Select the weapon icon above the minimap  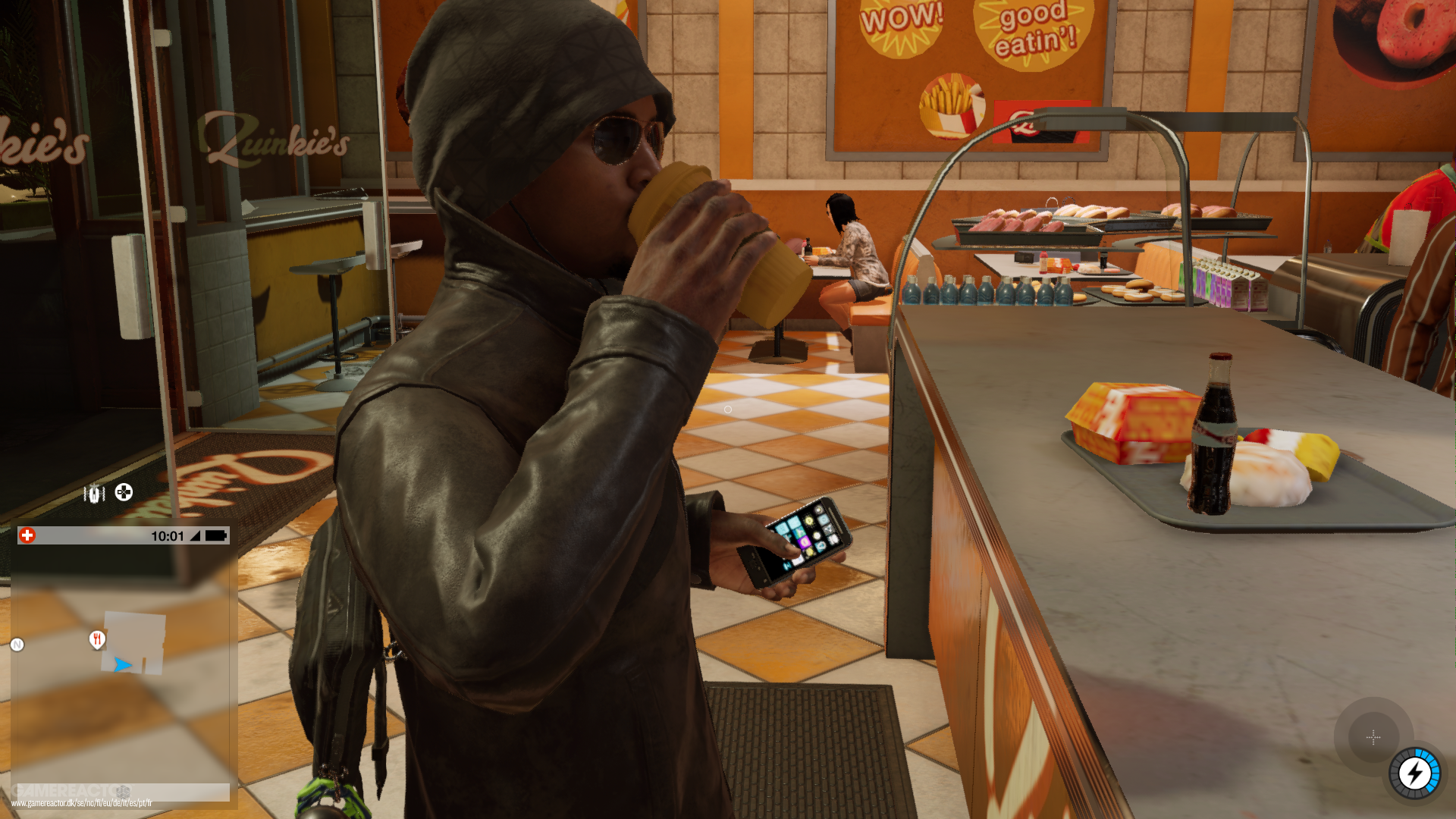(x=93, y=493)
